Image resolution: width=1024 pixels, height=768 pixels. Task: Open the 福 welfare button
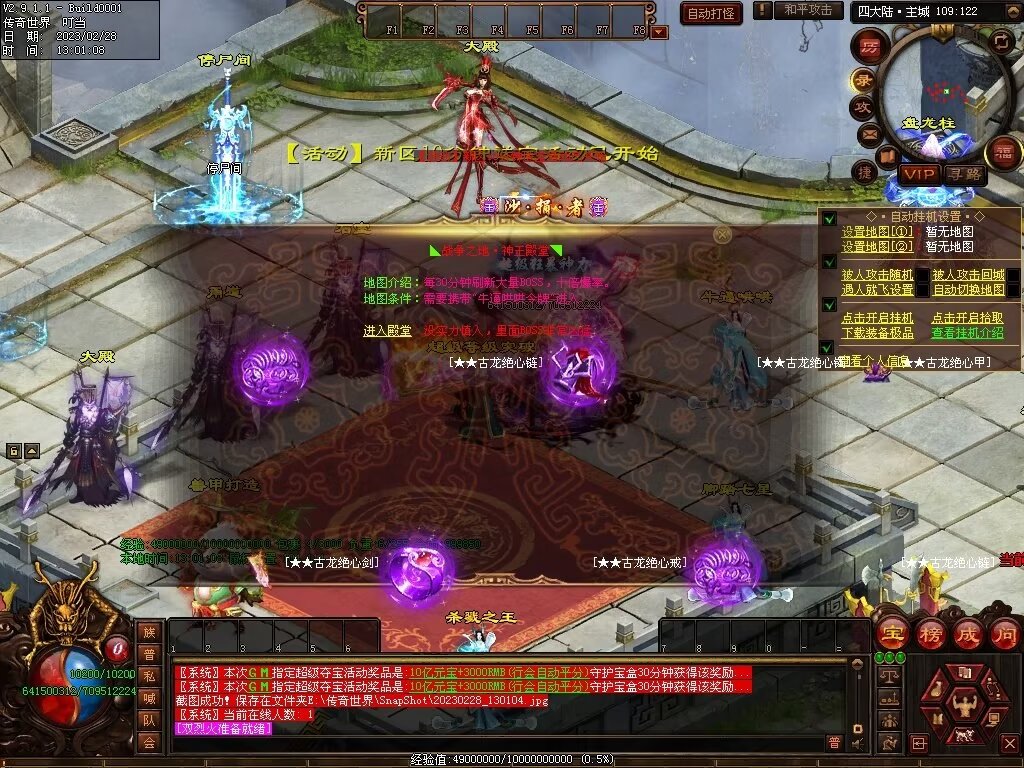pos(1002,153)
